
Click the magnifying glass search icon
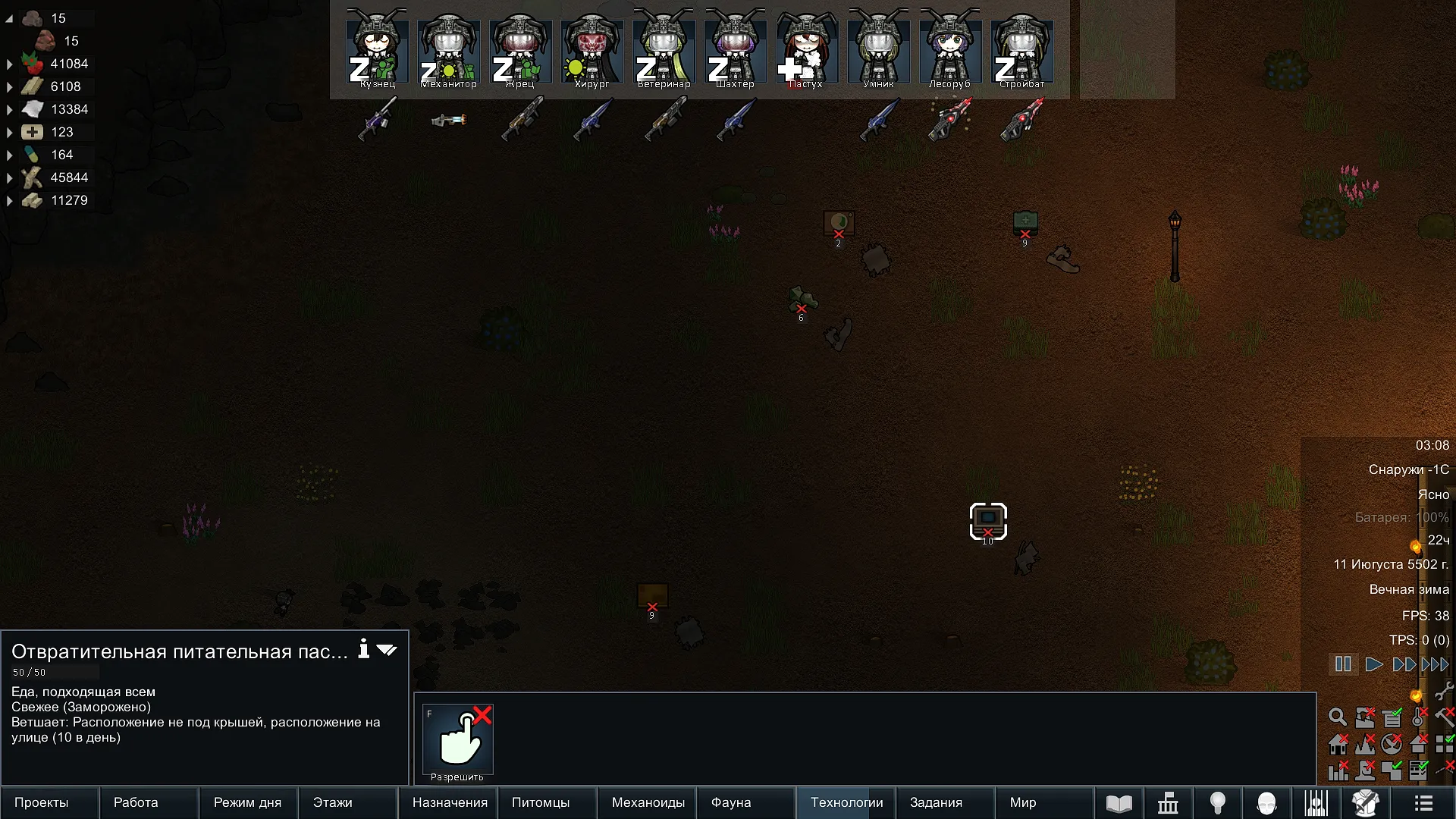click(x=1337, y=717)
